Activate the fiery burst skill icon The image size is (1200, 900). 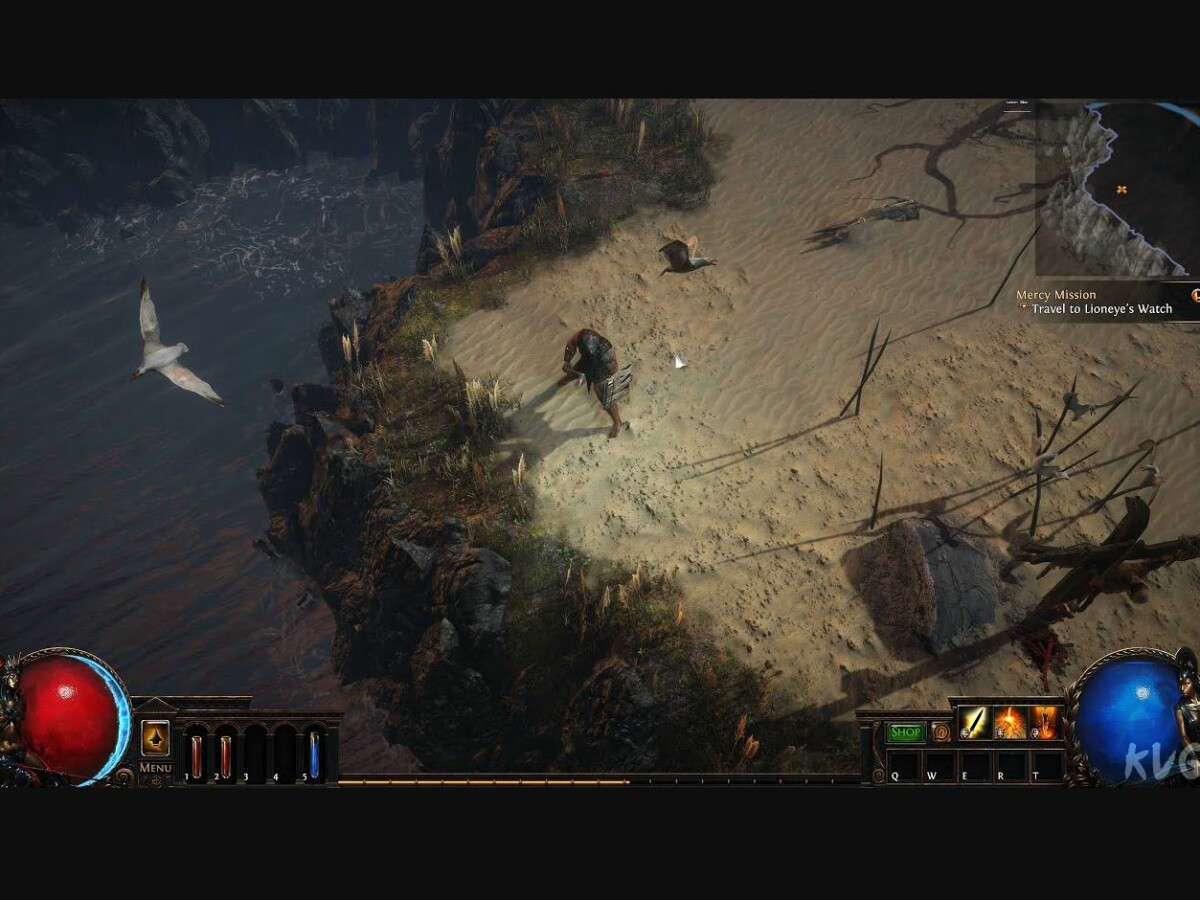pyautogui.click(x=1009, y=722)
